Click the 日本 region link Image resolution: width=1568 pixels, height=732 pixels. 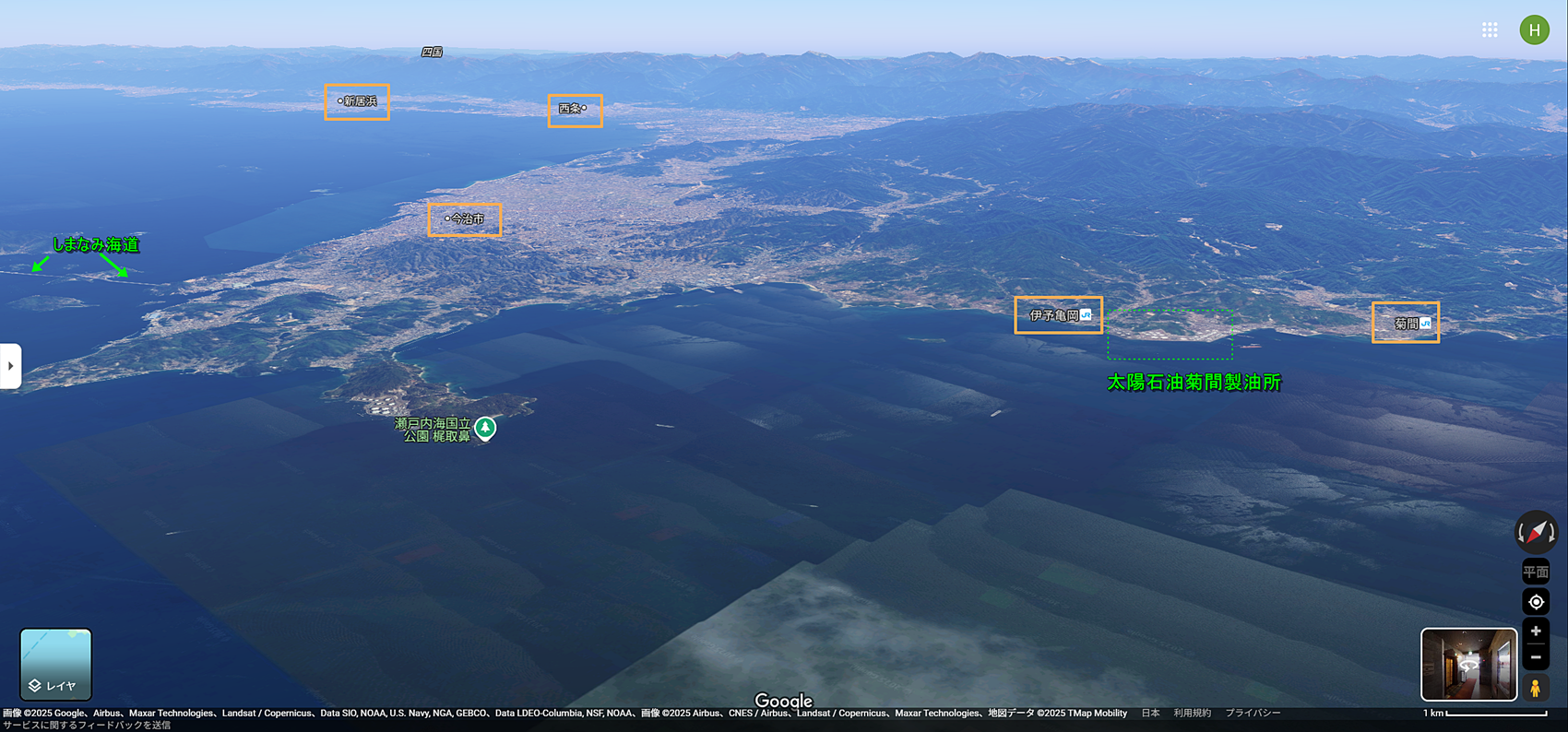(x=1150, y=714)
